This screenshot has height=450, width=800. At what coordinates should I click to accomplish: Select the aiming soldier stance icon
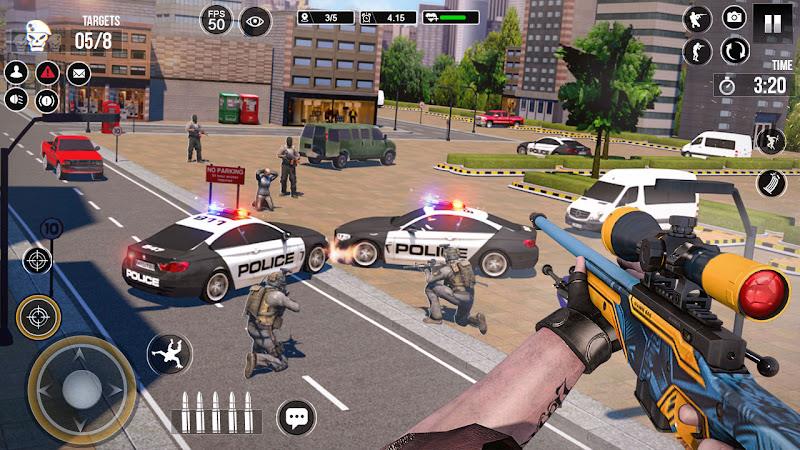coord(696,18)
